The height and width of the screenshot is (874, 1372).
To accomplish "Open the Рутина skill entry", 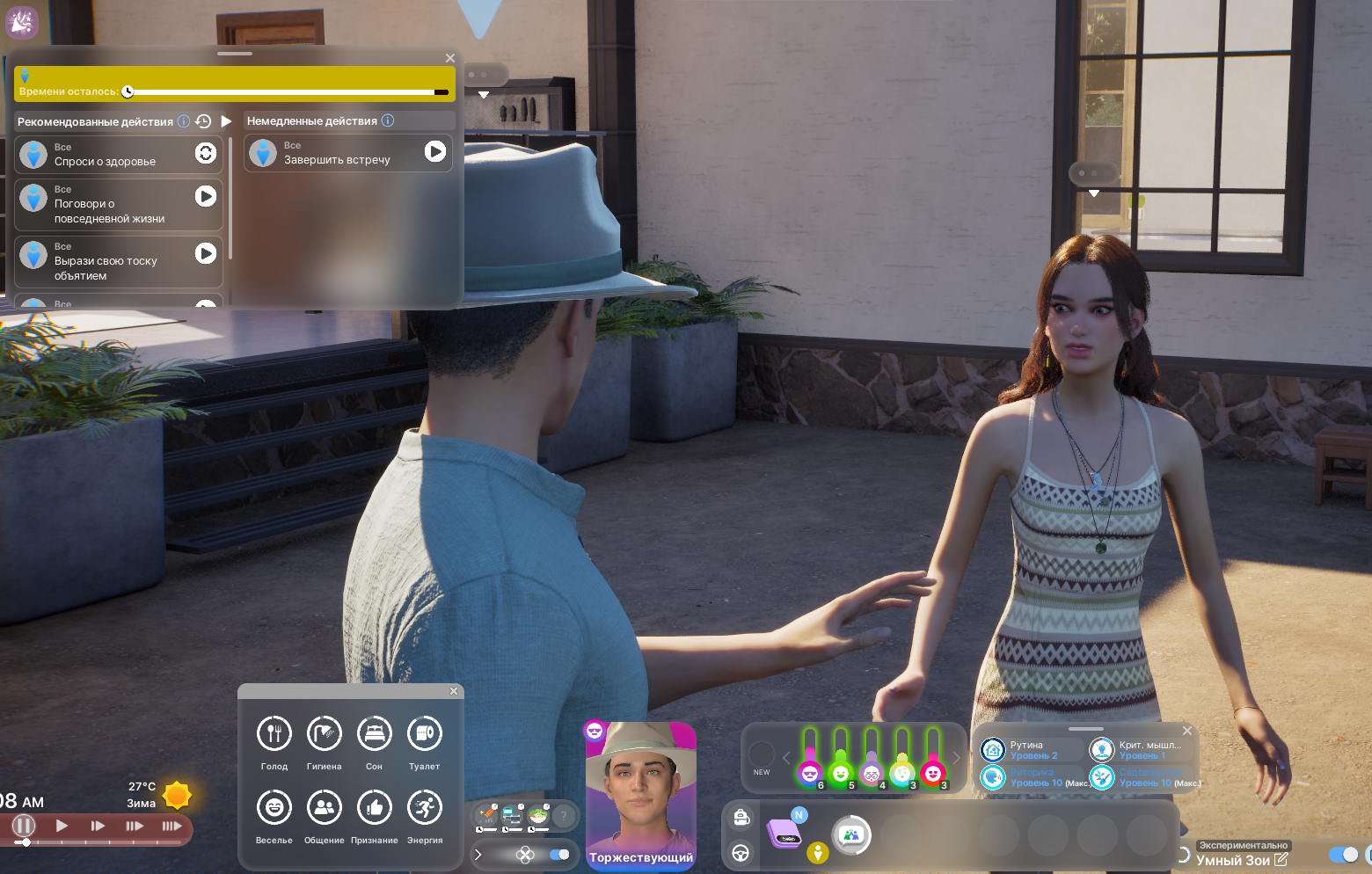I will pos(1025,750).
